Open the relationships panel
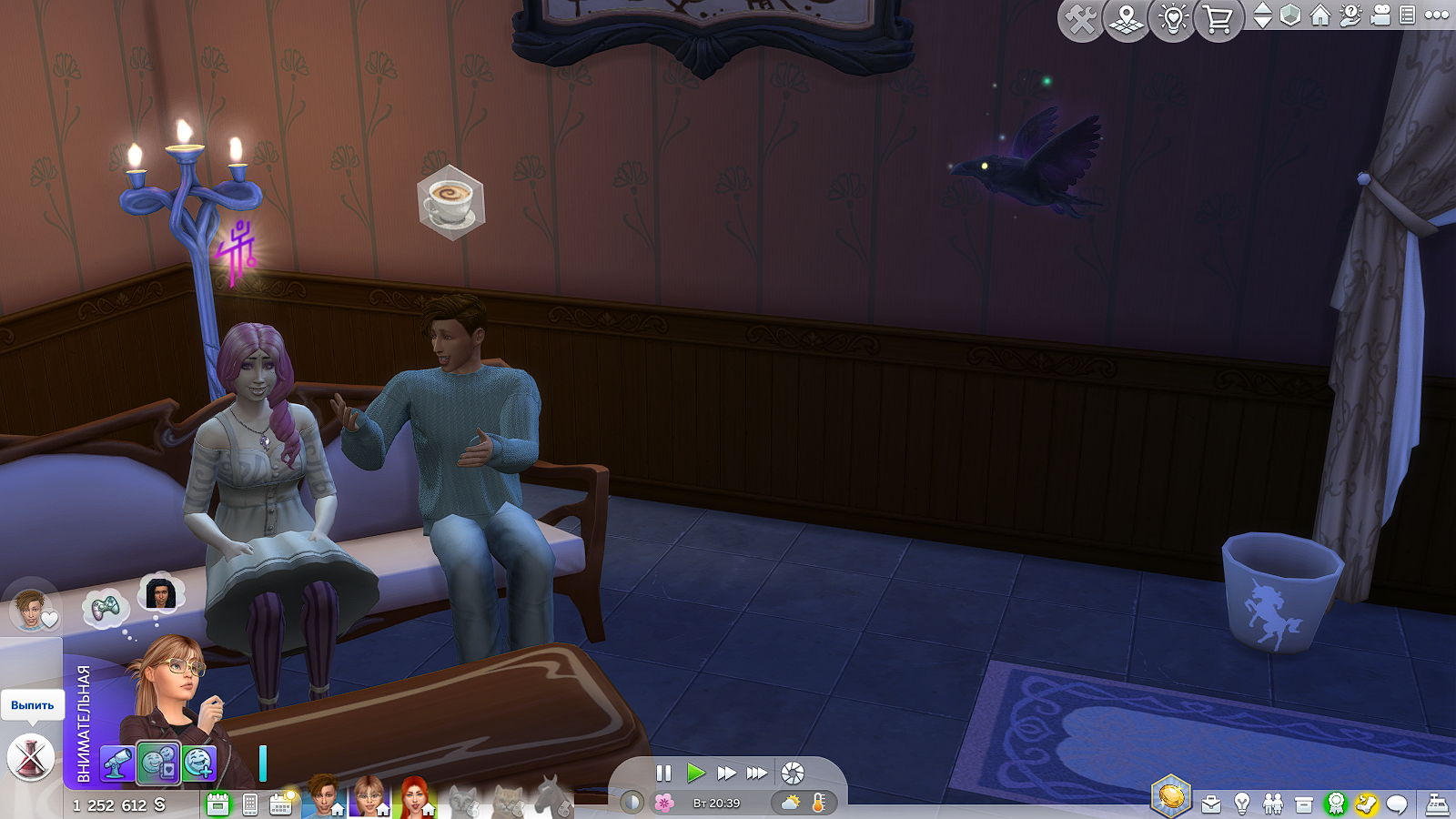1456x819 pixels. (x=1273, y=804)
